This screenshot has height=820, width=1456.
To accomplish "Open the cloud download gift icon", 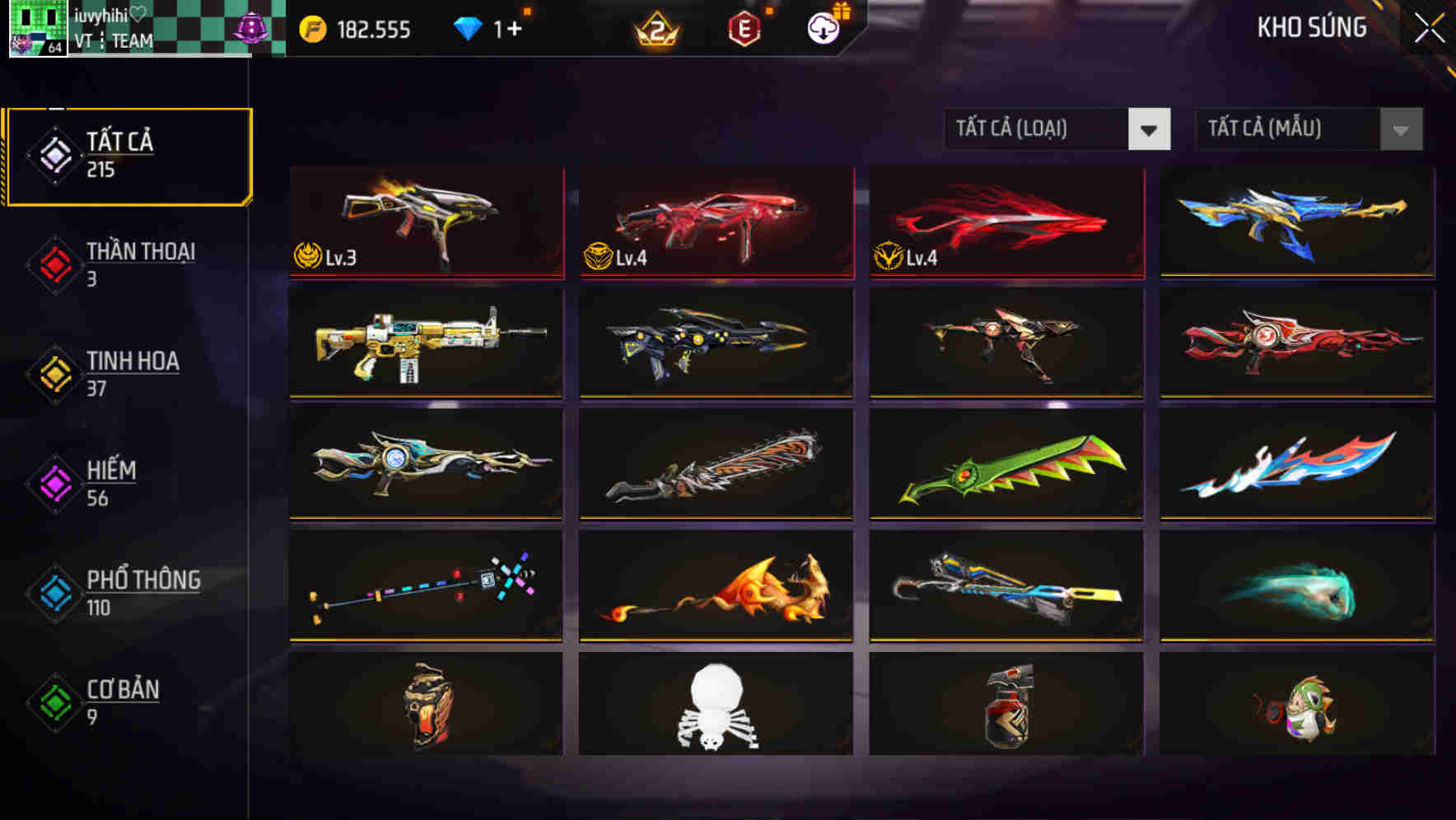I will click(x=825, y=27).
